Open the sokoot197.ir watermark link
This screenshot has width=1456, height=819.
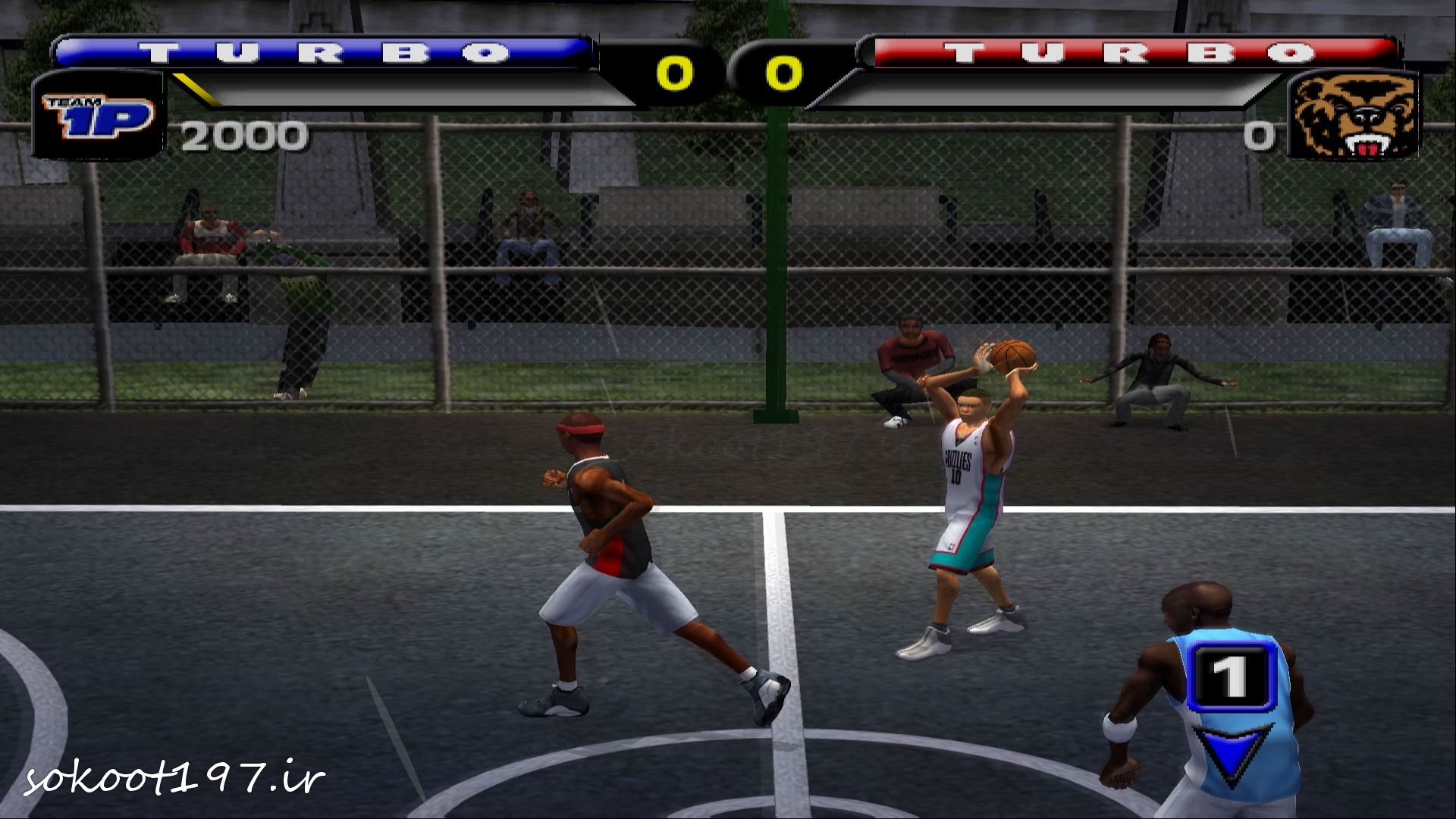175,779
